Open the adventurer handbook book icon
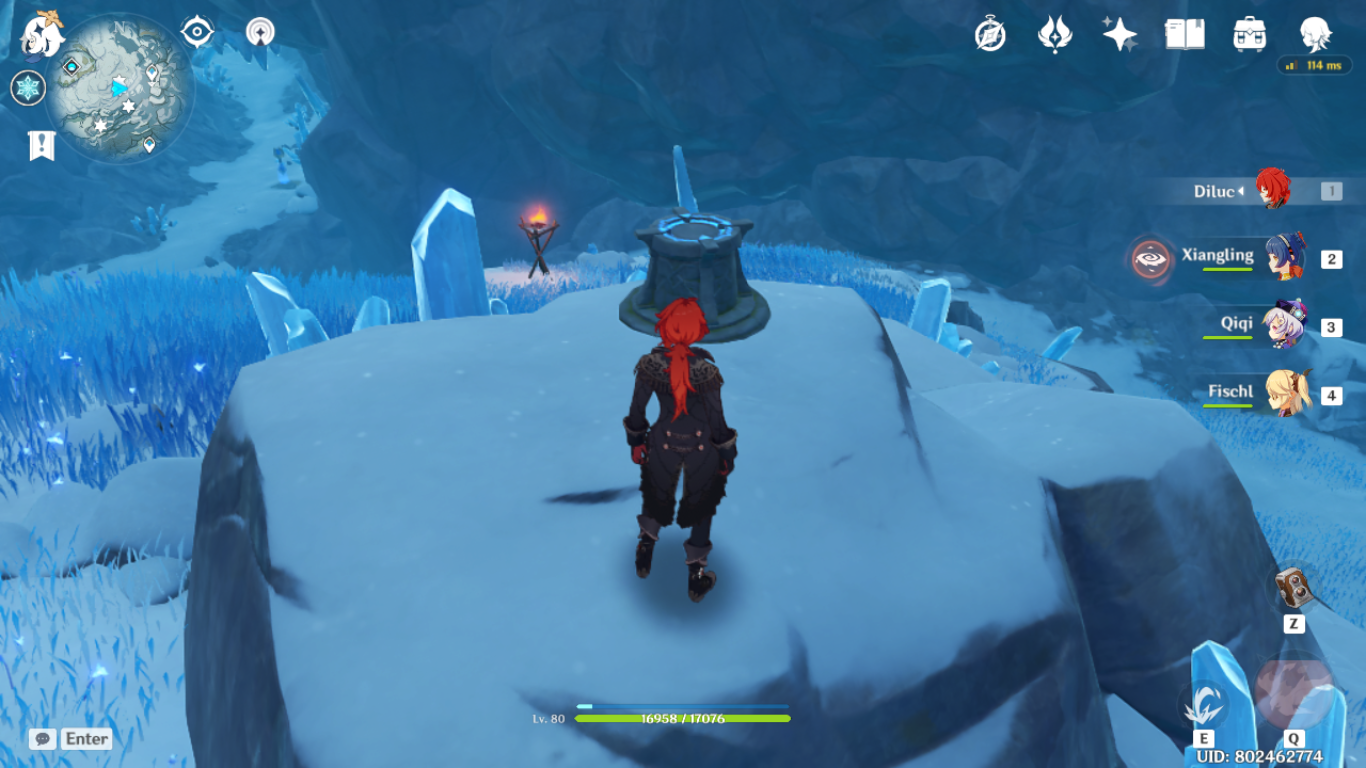 [x=1184, y=35]
